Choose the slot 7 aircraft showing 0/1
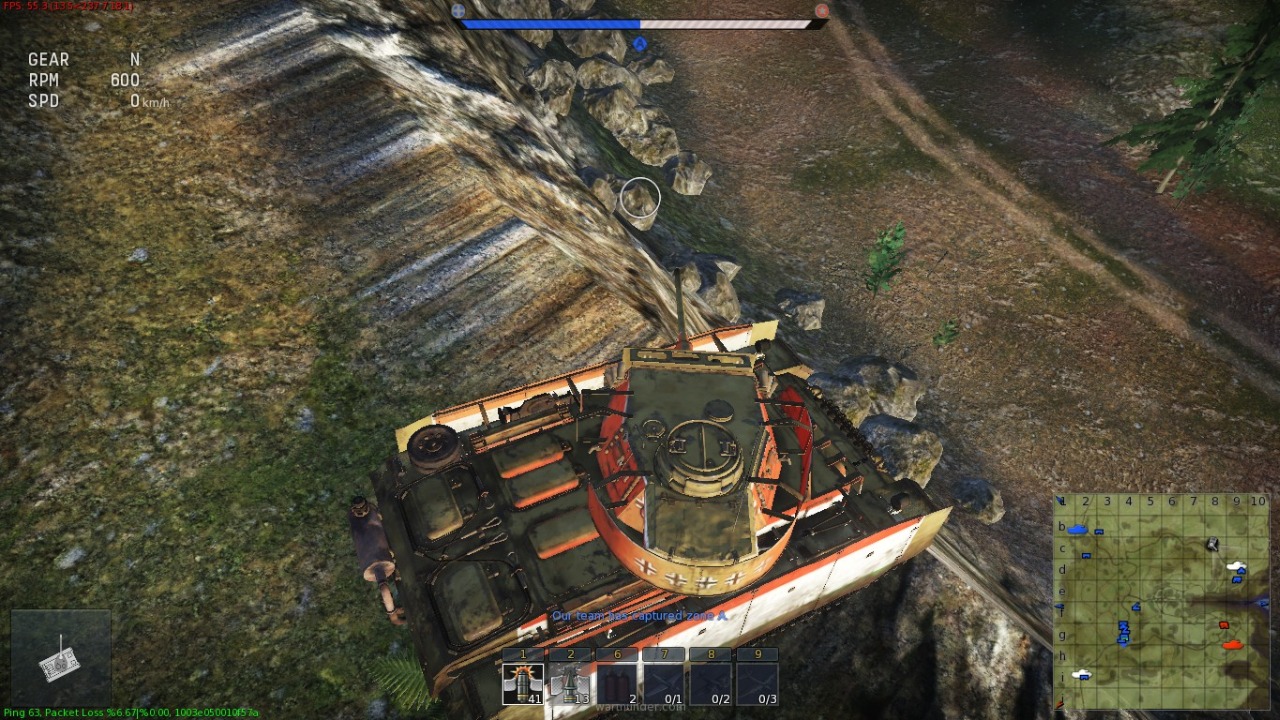Image resolution: width=1280 pixels, height=720 pixels. 665,684
